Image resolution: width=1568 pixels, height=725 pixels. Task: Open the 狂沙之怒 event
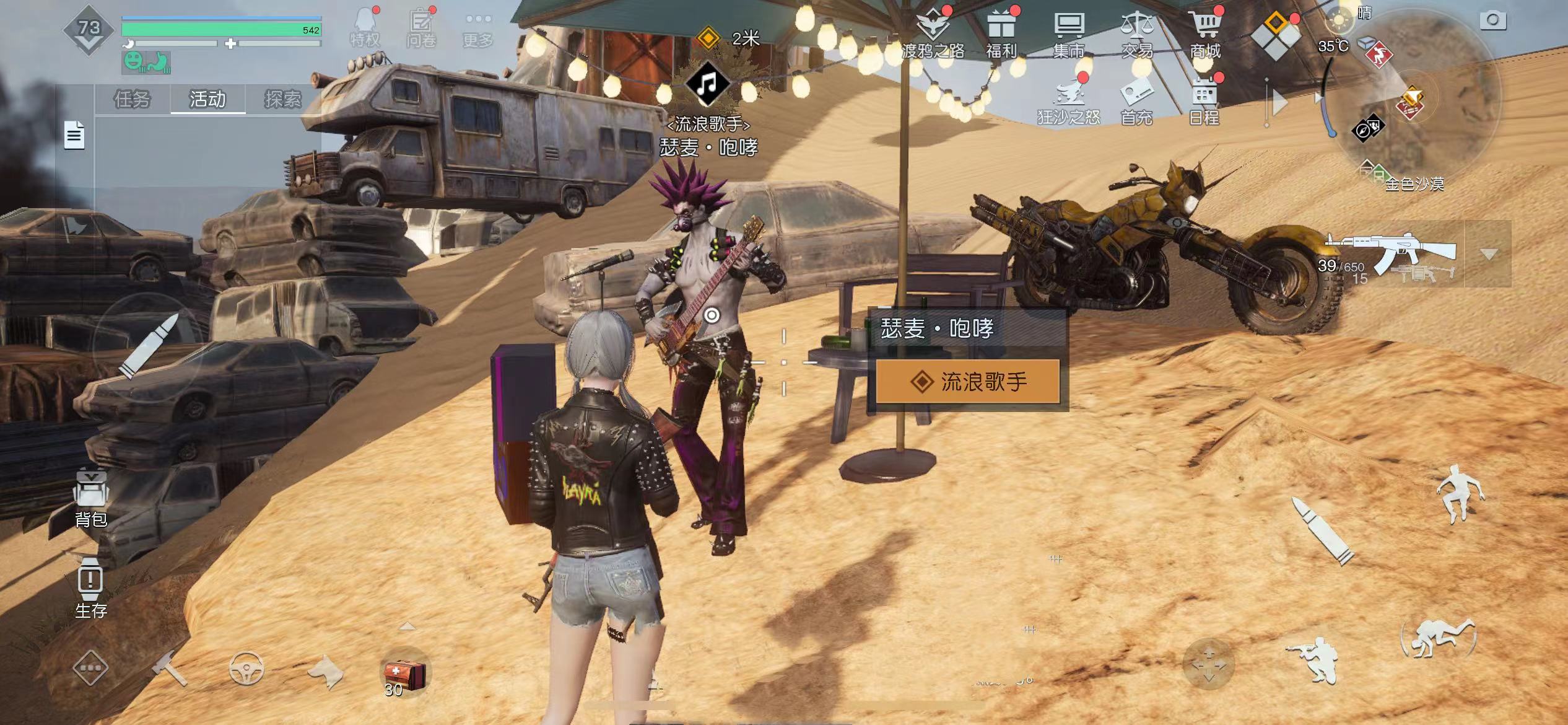pos(1069,100)
